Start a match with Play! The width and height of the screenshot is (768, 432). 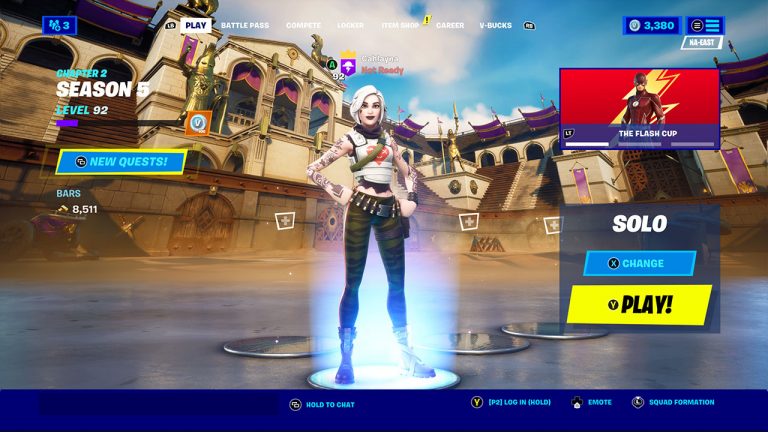[639, 305]
